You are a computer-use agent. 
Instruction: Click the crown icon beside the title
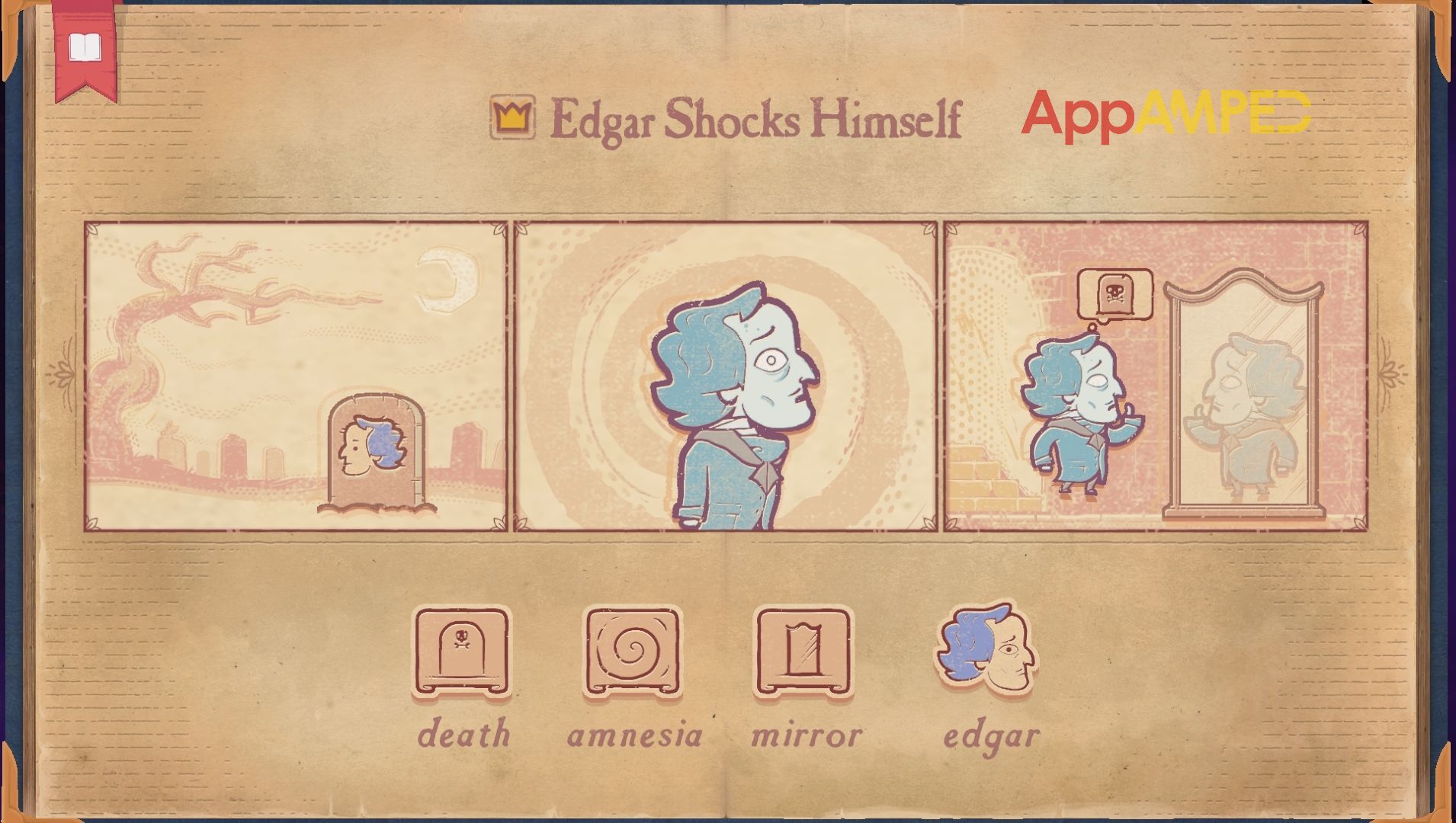pos(512,118)
